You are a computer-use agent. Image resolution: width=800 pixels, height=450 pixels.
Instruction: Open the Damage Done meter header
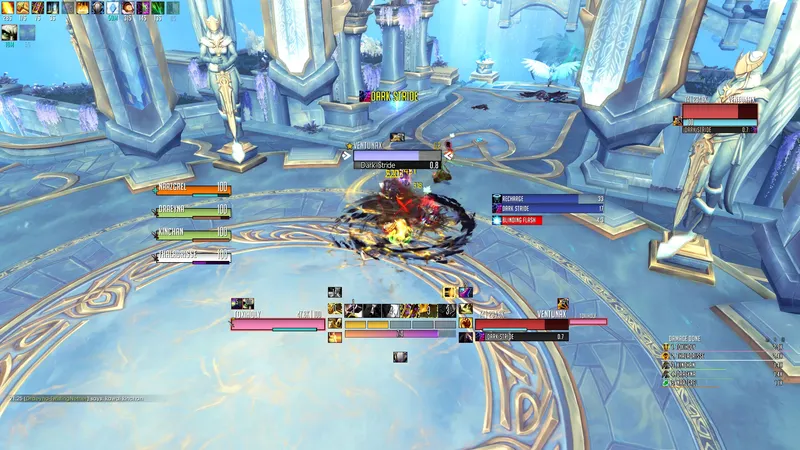click(700, 338)
